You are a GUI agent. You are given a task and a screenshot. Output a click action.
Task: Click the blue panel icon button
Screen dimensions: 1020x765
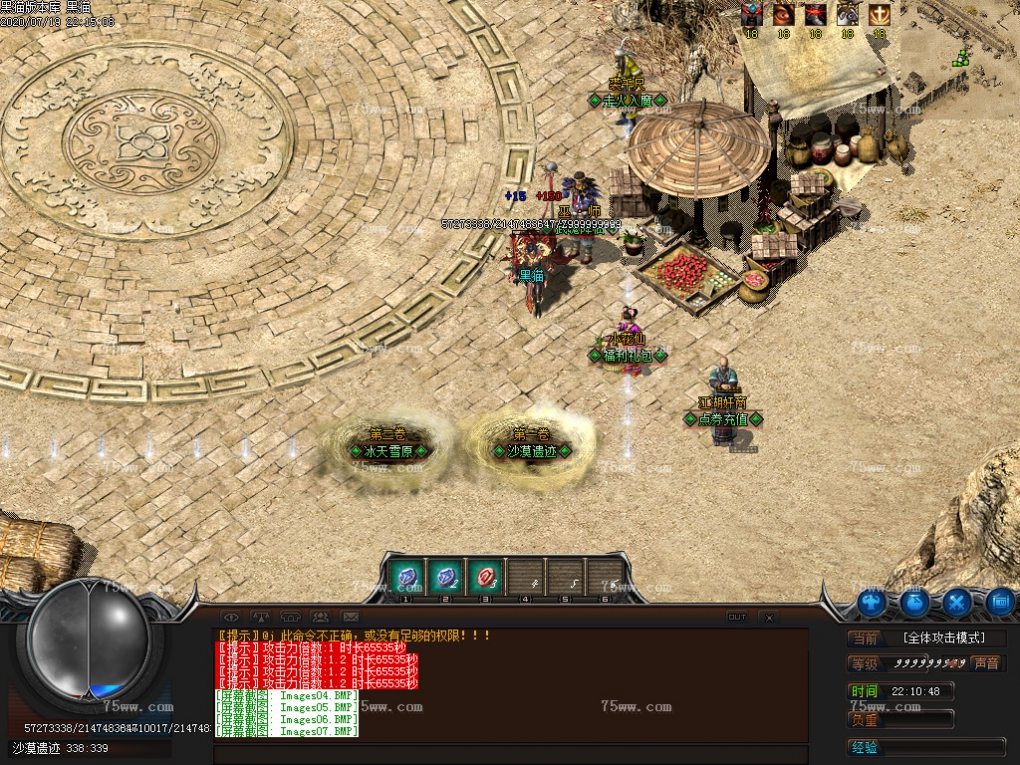pos(1000,603)
